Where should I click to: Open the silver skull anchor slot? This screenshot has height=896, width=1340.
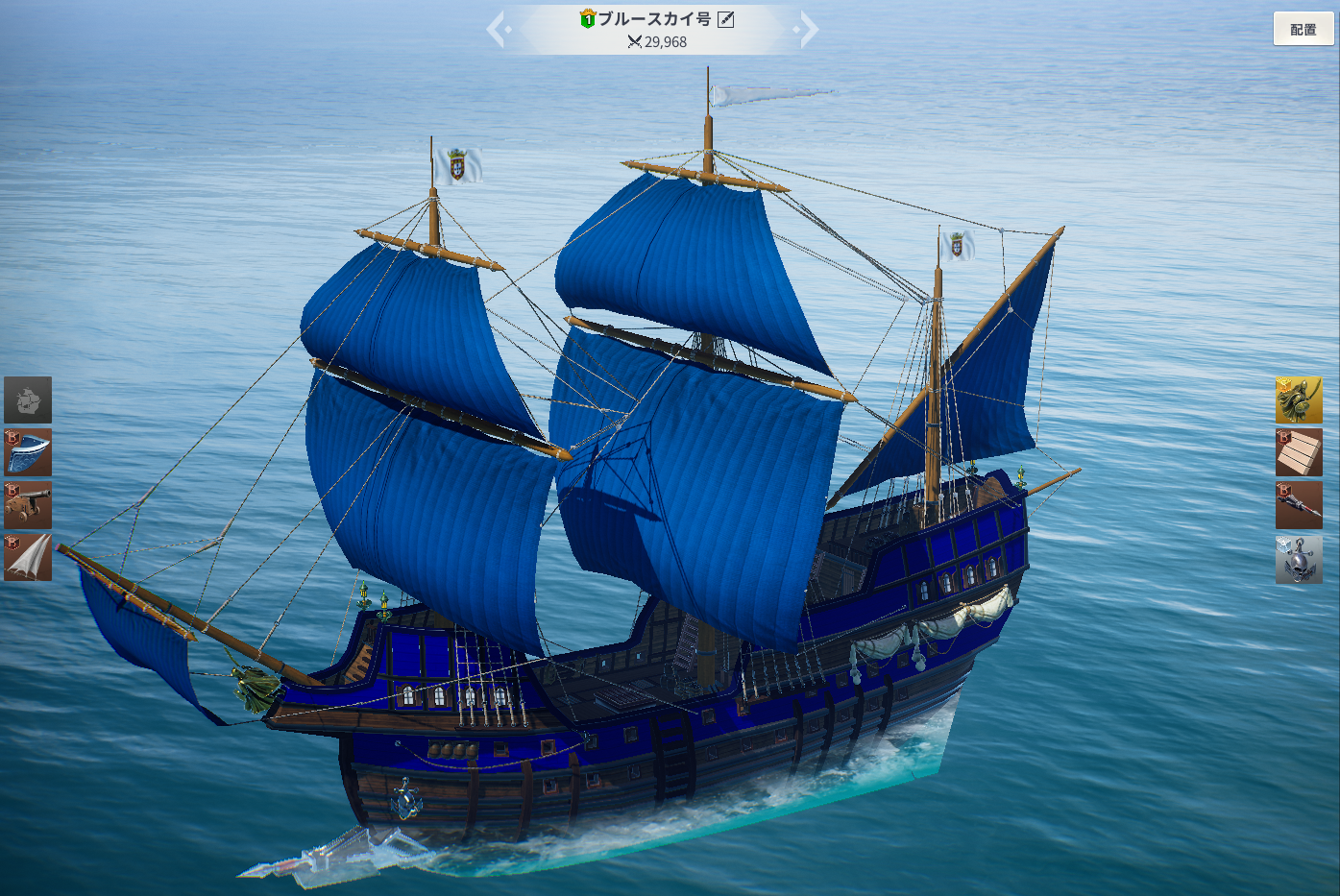(x=1299, y=559)
